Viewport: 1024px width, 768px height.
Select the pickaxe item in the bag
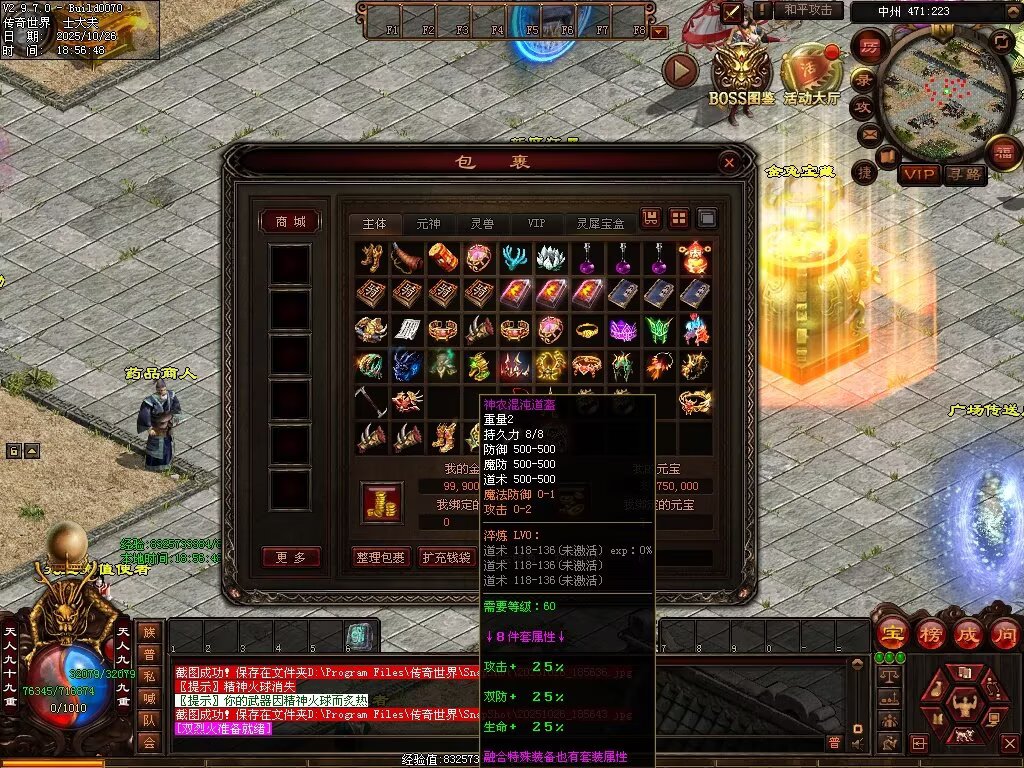pos(371,401)
